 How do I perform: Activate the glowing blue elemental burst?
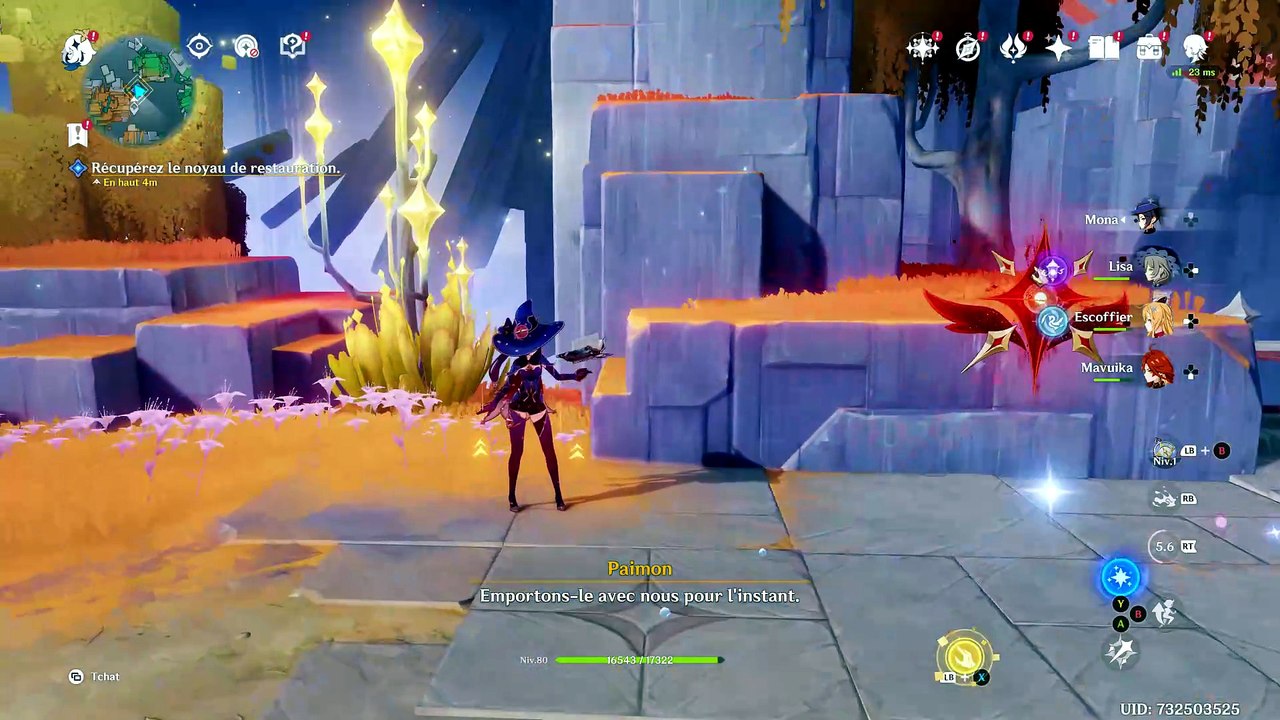[1120, 577]
